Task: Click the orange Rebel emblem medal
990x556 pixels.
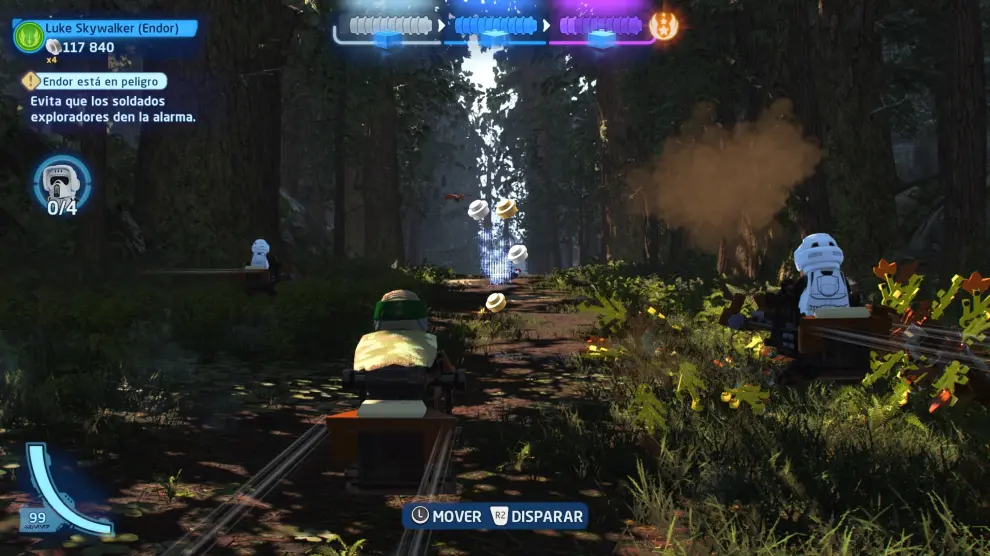Action: tap(663, 26)
